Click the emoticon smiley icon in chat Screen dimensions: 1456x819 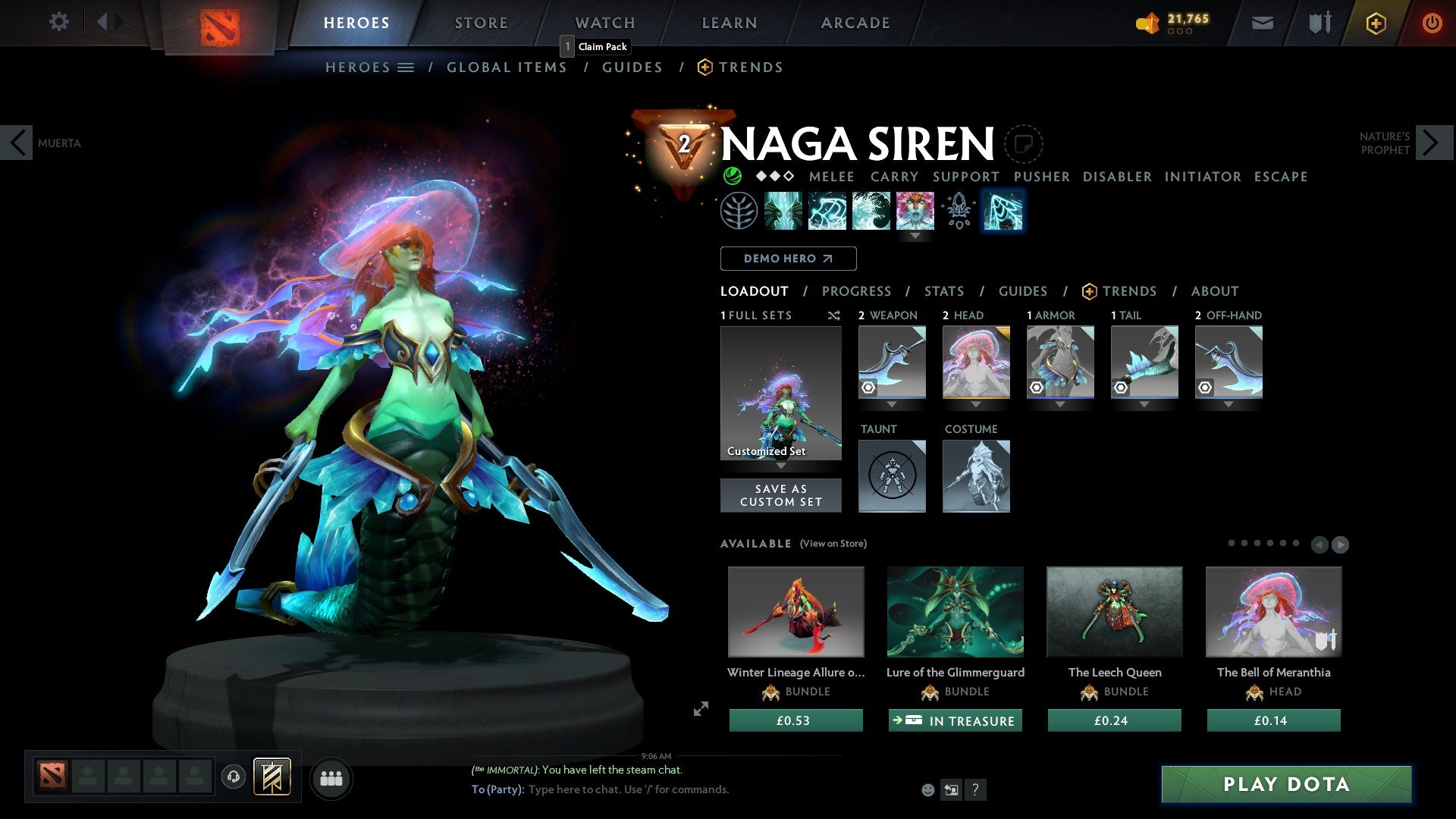[927, 789]
